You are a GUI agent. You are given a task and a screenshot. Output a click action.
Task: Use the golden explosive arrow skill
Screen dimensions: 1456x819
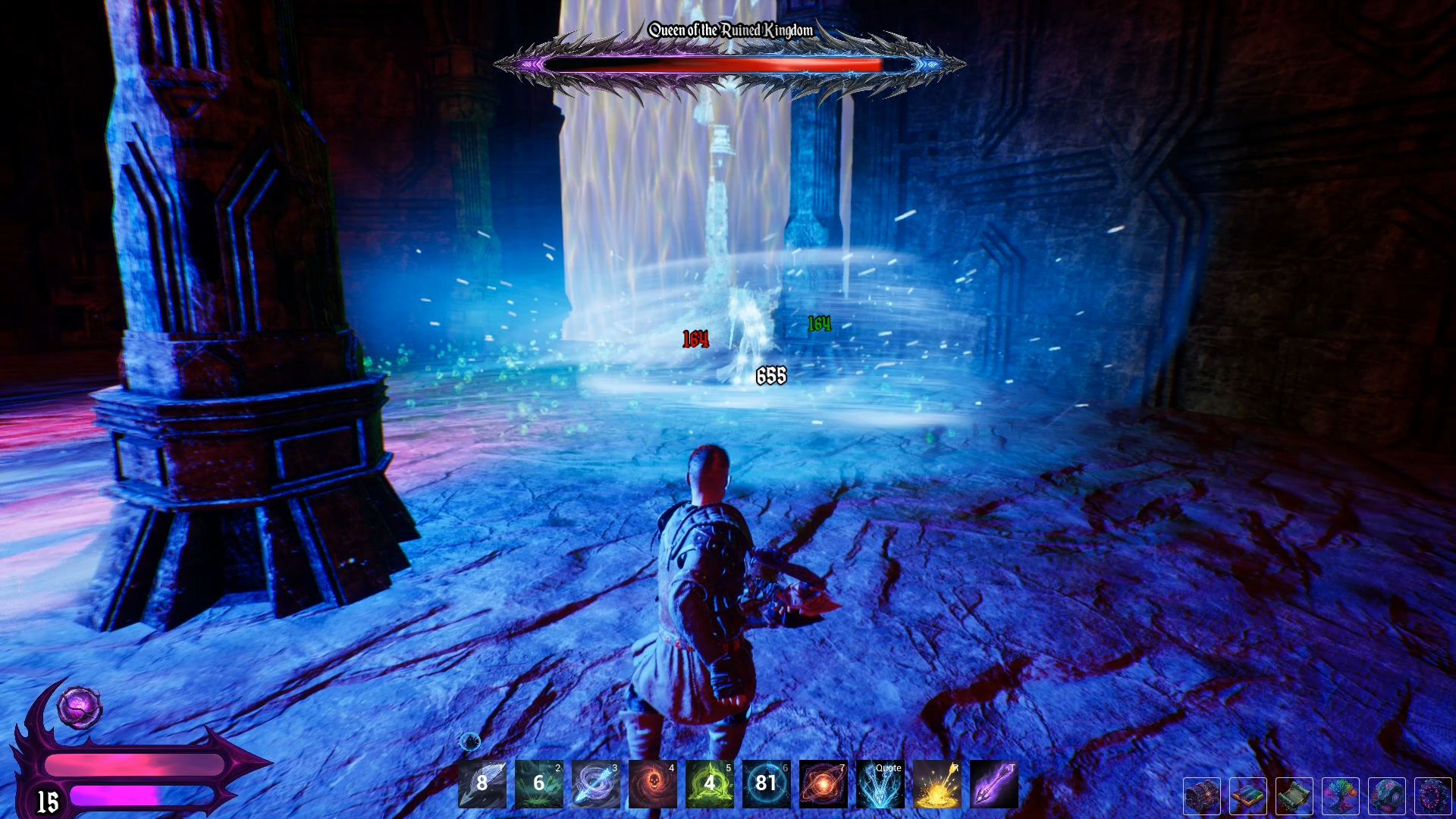coord(937,783)
